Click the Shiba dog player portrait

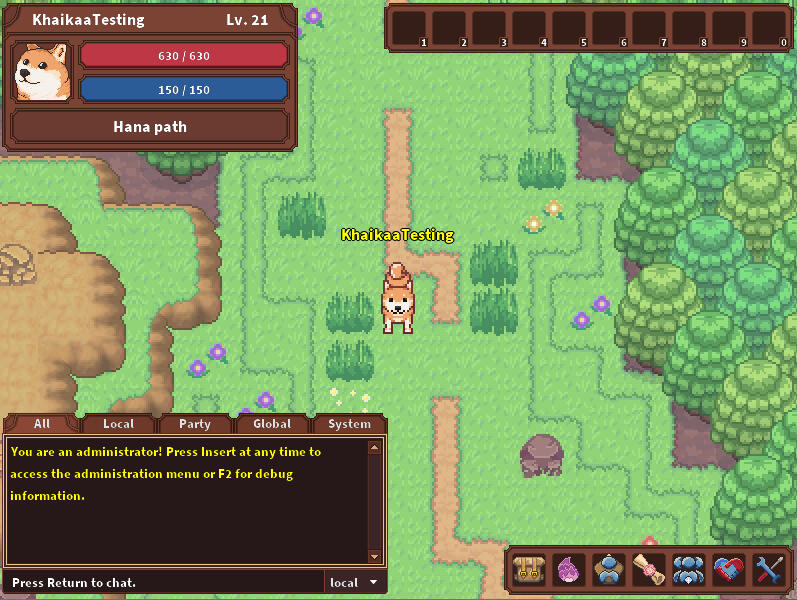tap(42, 72)
